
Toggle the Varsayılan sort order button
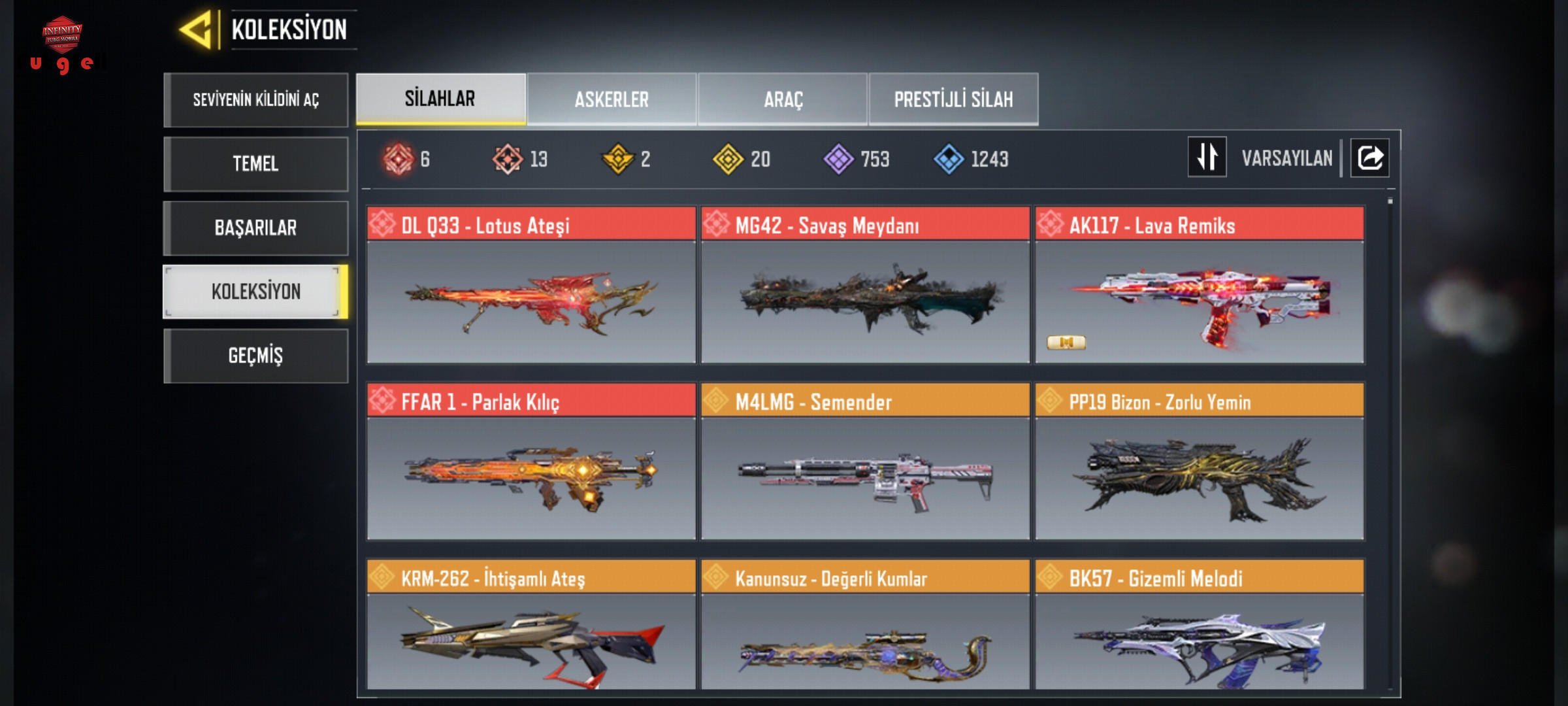[1207, 158]
